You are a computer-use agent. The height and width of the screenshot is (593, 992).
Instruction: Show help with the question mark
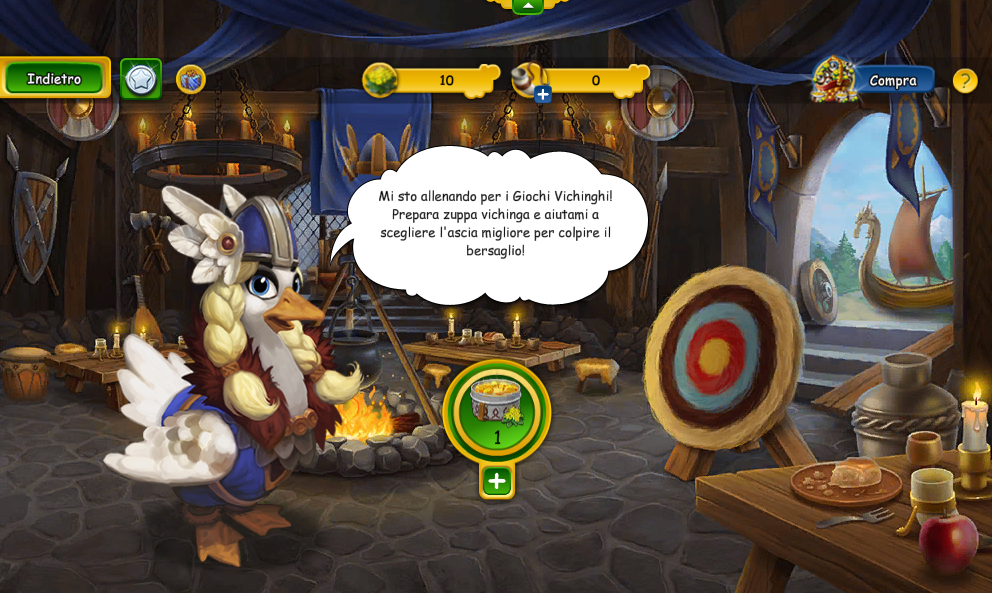(x=964, y=80)
